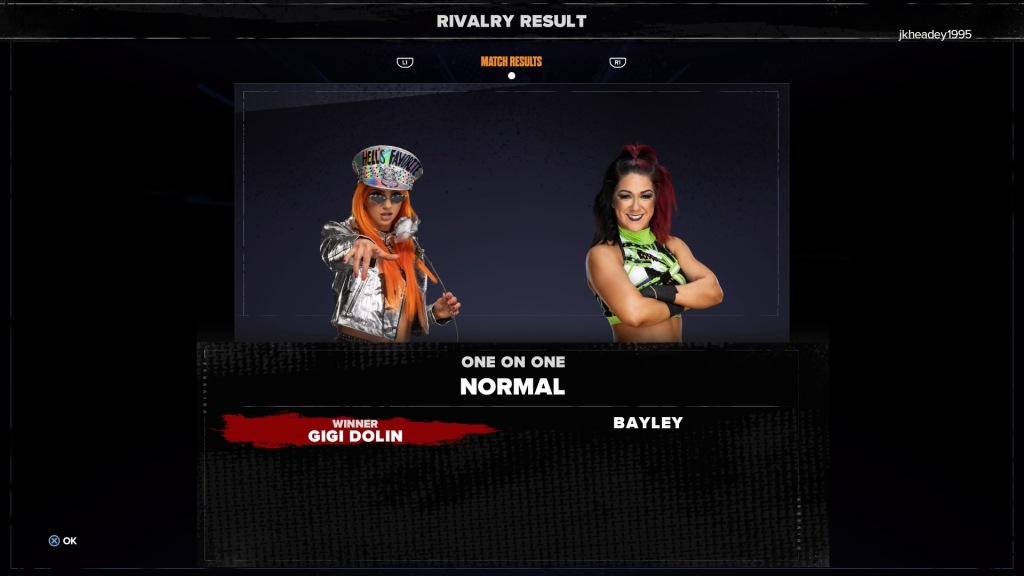Select the Match Results tab
Screen dimensions: 1024x576
coord(511,62)
